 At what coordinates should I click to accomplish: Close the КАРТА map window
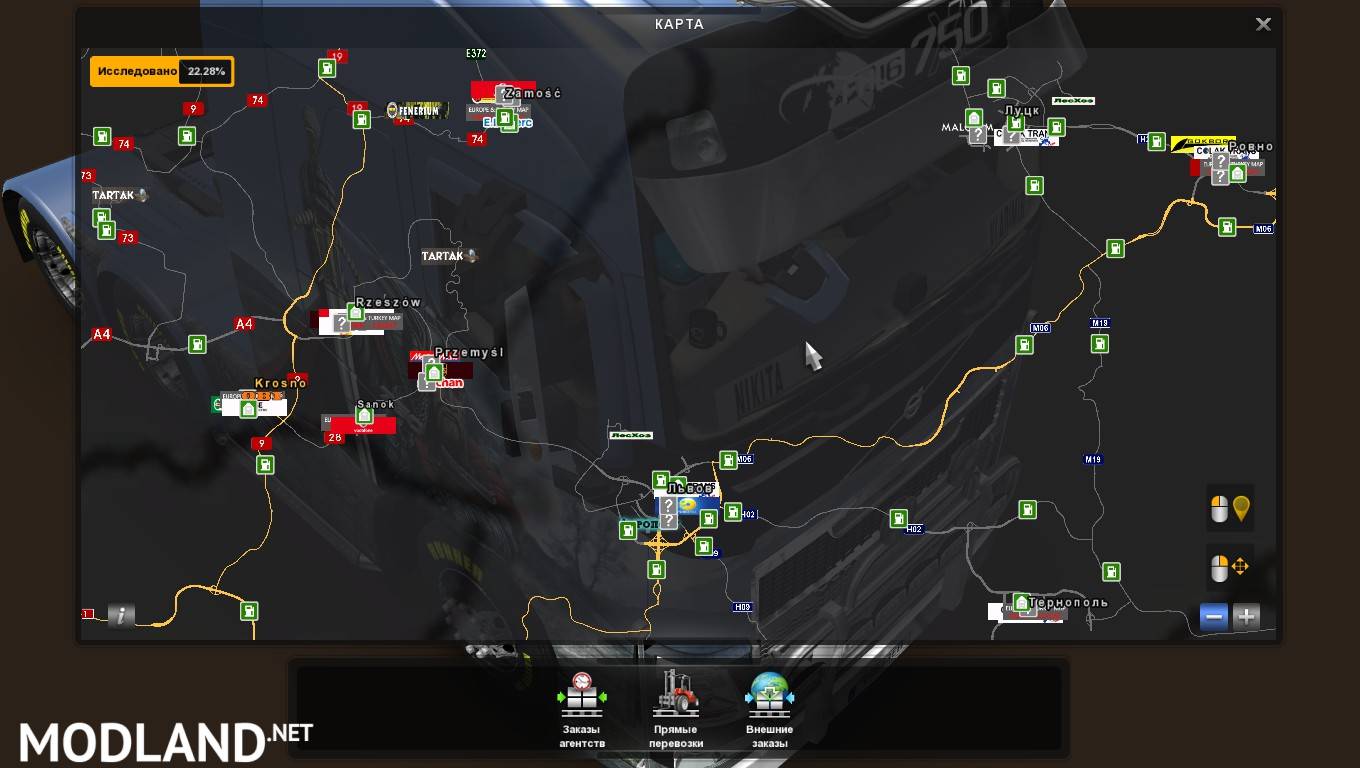(1263, 23)
